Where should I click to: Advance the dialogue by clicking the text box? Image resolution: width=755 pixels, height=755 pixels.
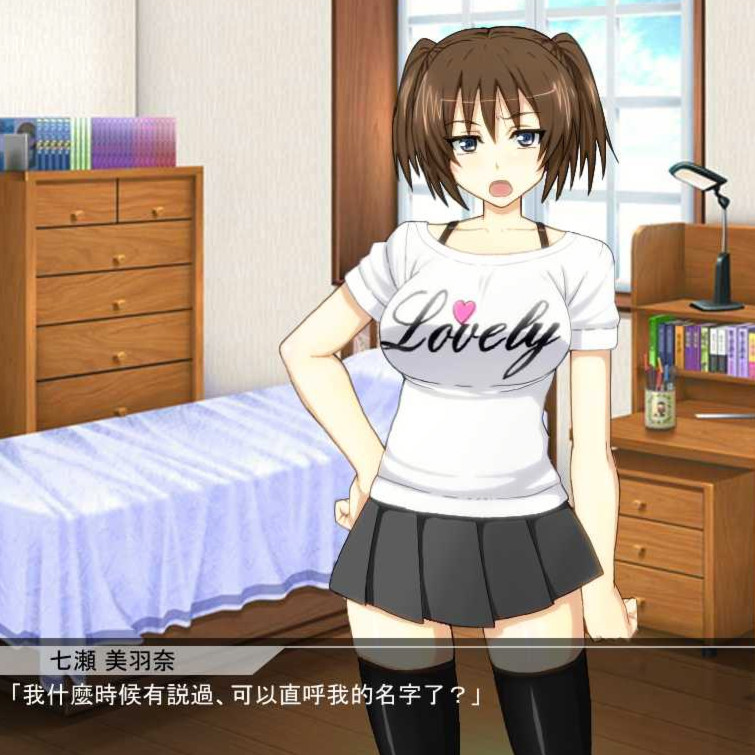point(377,700)
